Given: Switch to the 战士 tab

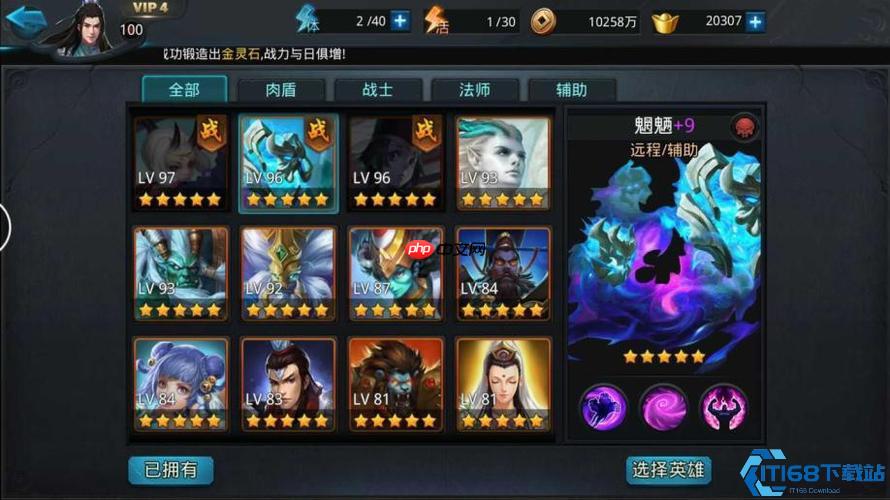Looking at the screenshot, I should click(x=377, y=90).
